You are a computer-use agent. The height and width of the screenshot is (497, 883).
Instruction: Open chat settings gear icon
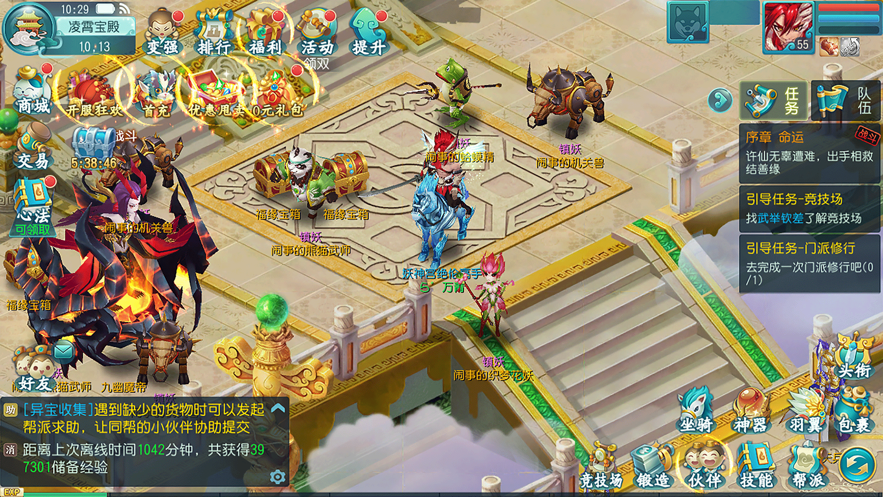point(277,477)
